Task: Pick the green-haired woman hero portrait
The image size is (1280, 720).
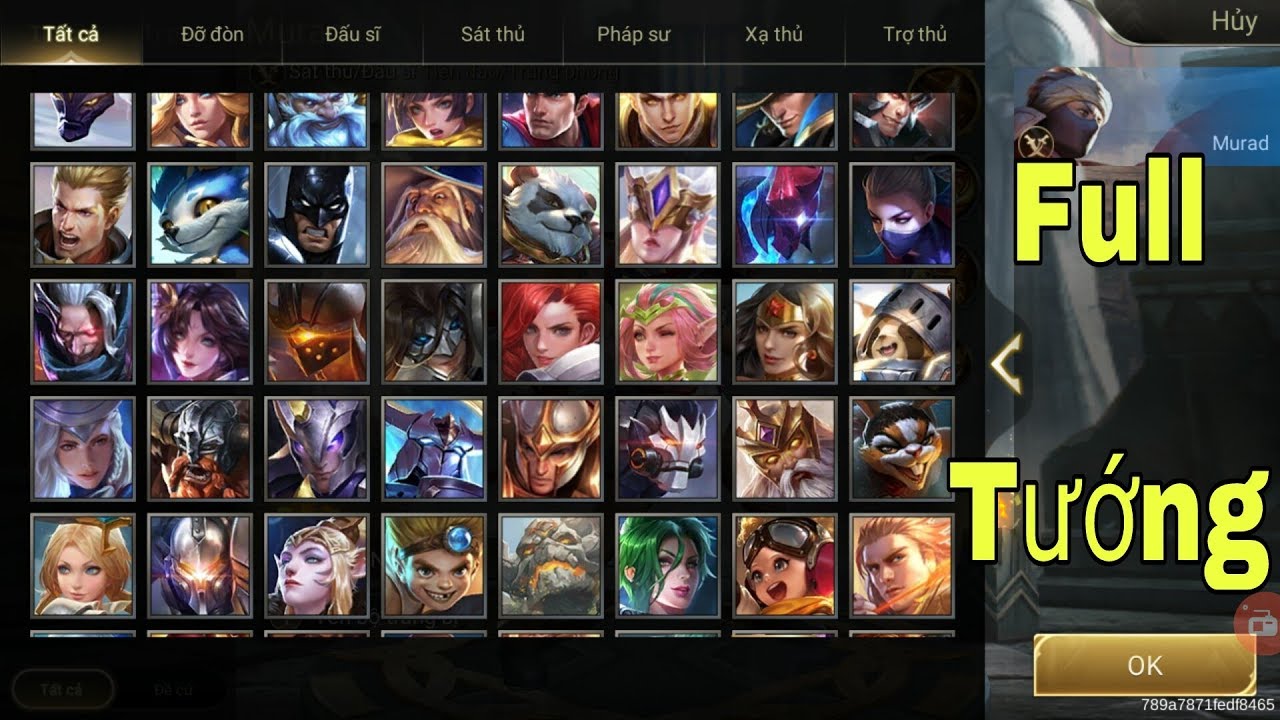Action: coord(668,565)
